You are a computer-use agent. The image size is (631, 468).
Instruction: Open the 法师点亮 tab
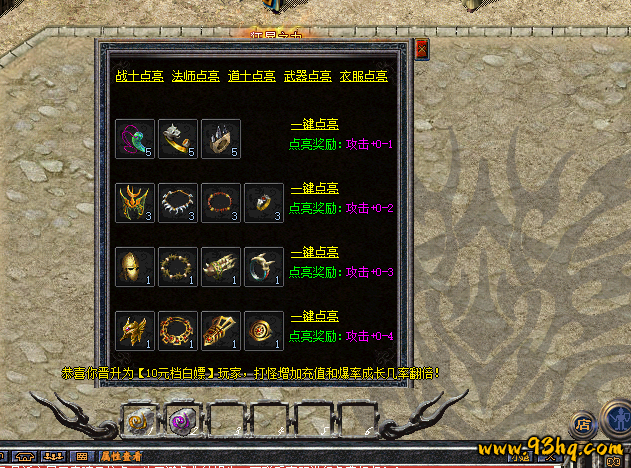pyautogui.click(x=194, y=76)
